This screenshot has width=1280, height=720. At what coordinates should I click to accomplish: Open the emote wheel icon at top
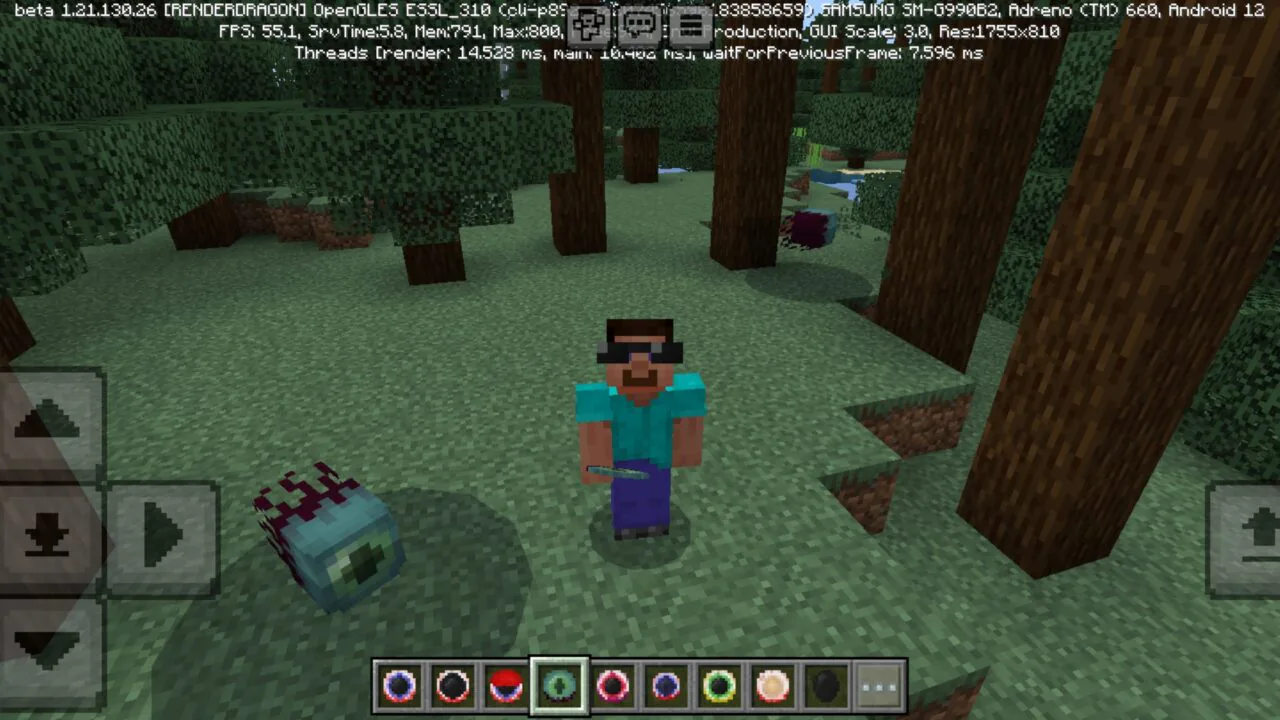(x=589, y=27)
